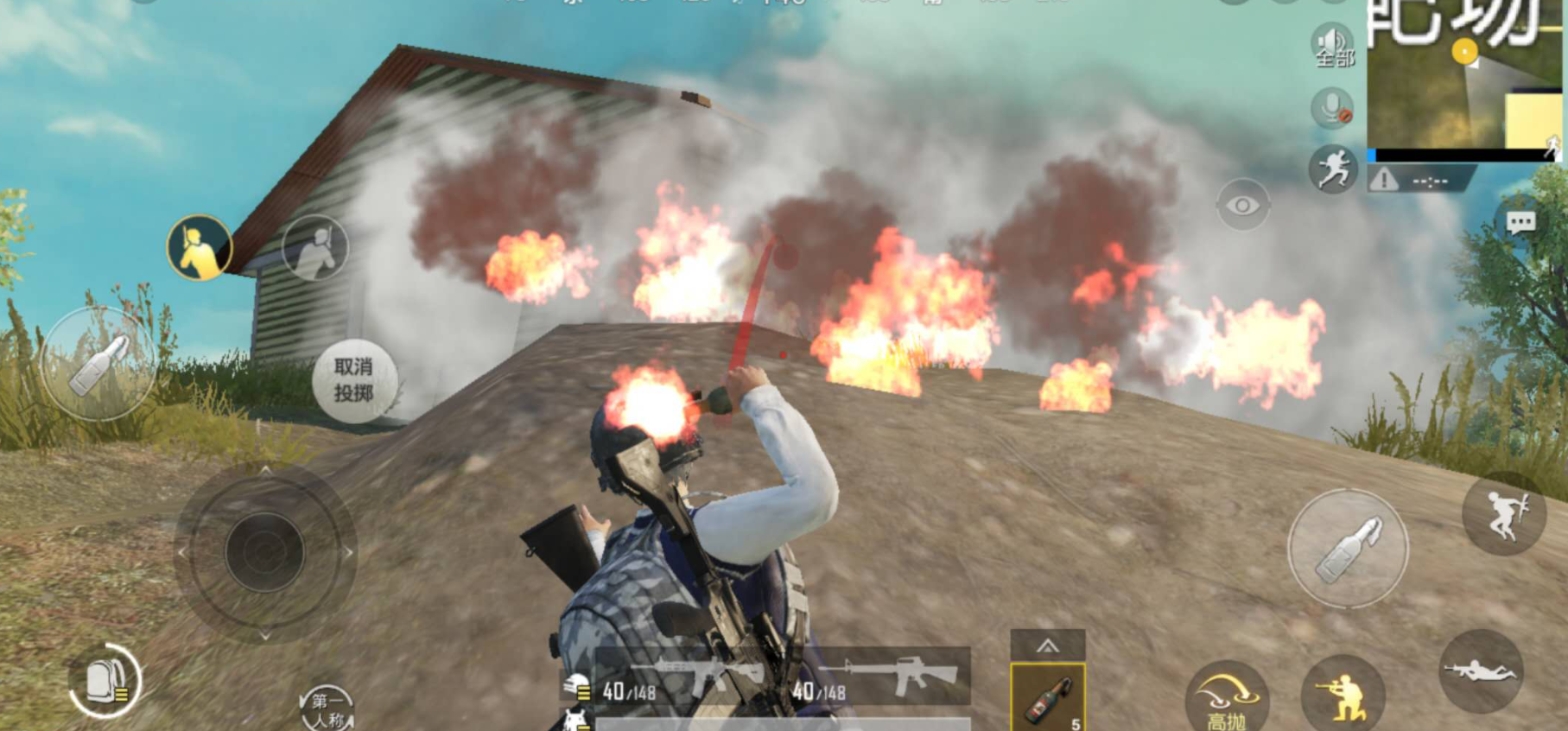Select the highlighted lean stance icon
The height and width of the screenshot is (731, 1568).
click(x=200, y=247)
